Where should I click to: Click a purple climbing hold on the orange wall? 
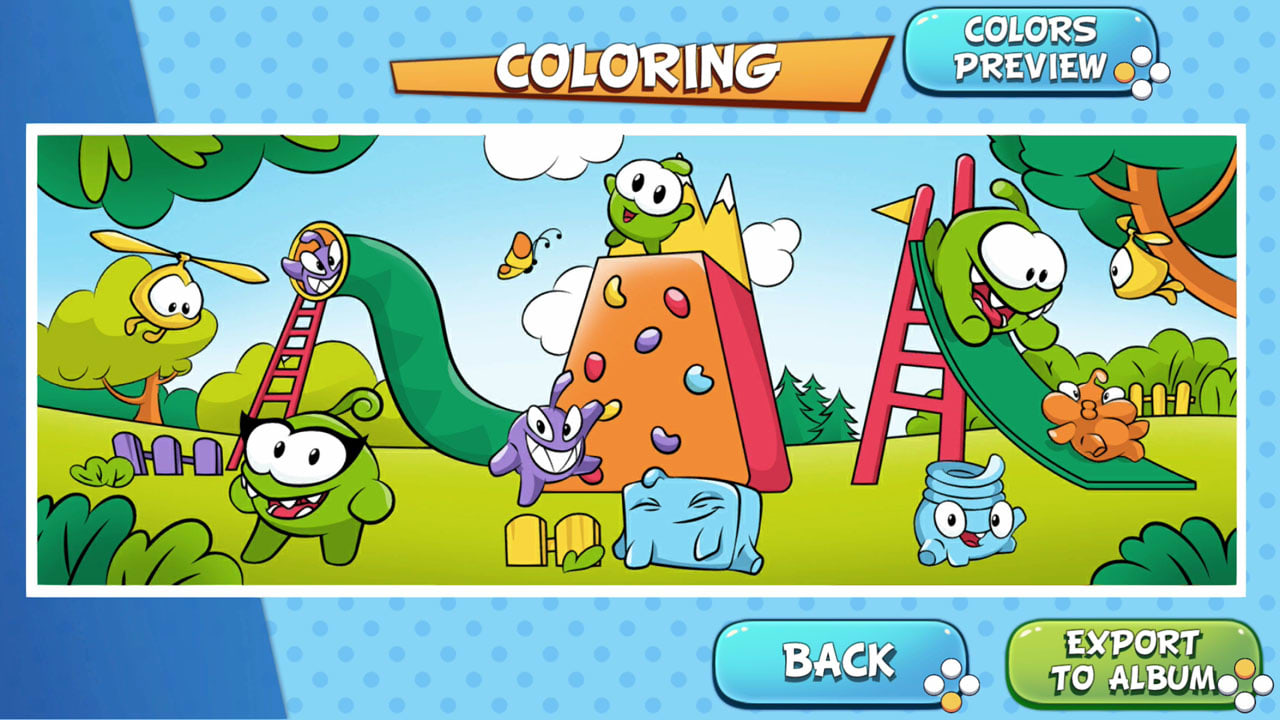tap(650, 340)
